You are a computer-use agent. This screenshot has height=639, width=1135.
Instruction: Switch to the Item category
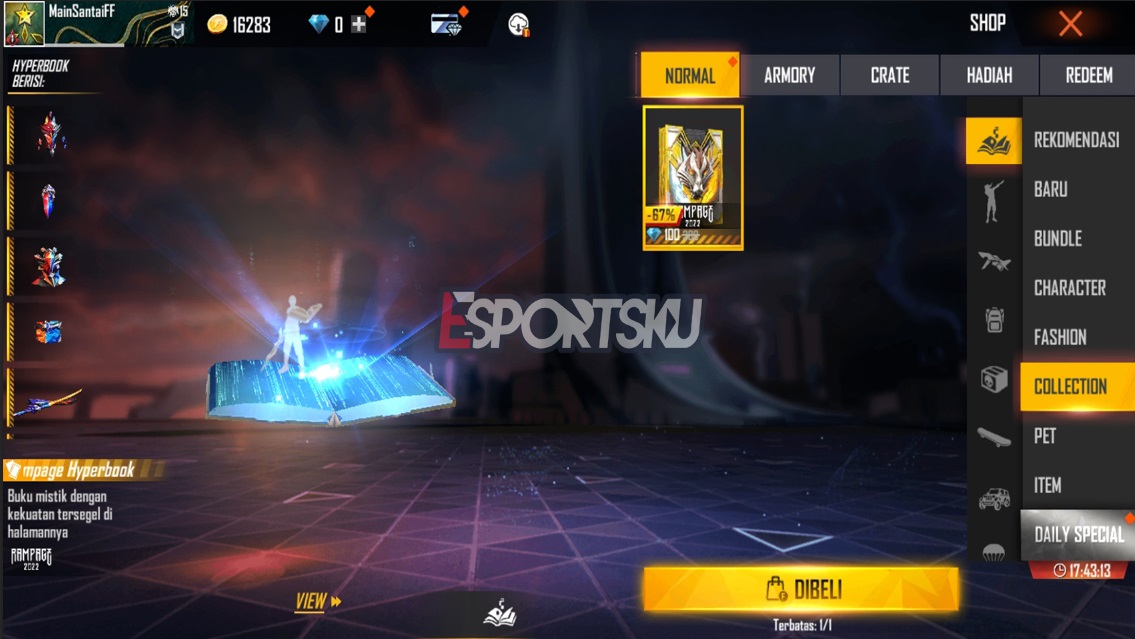point(1047,485)
